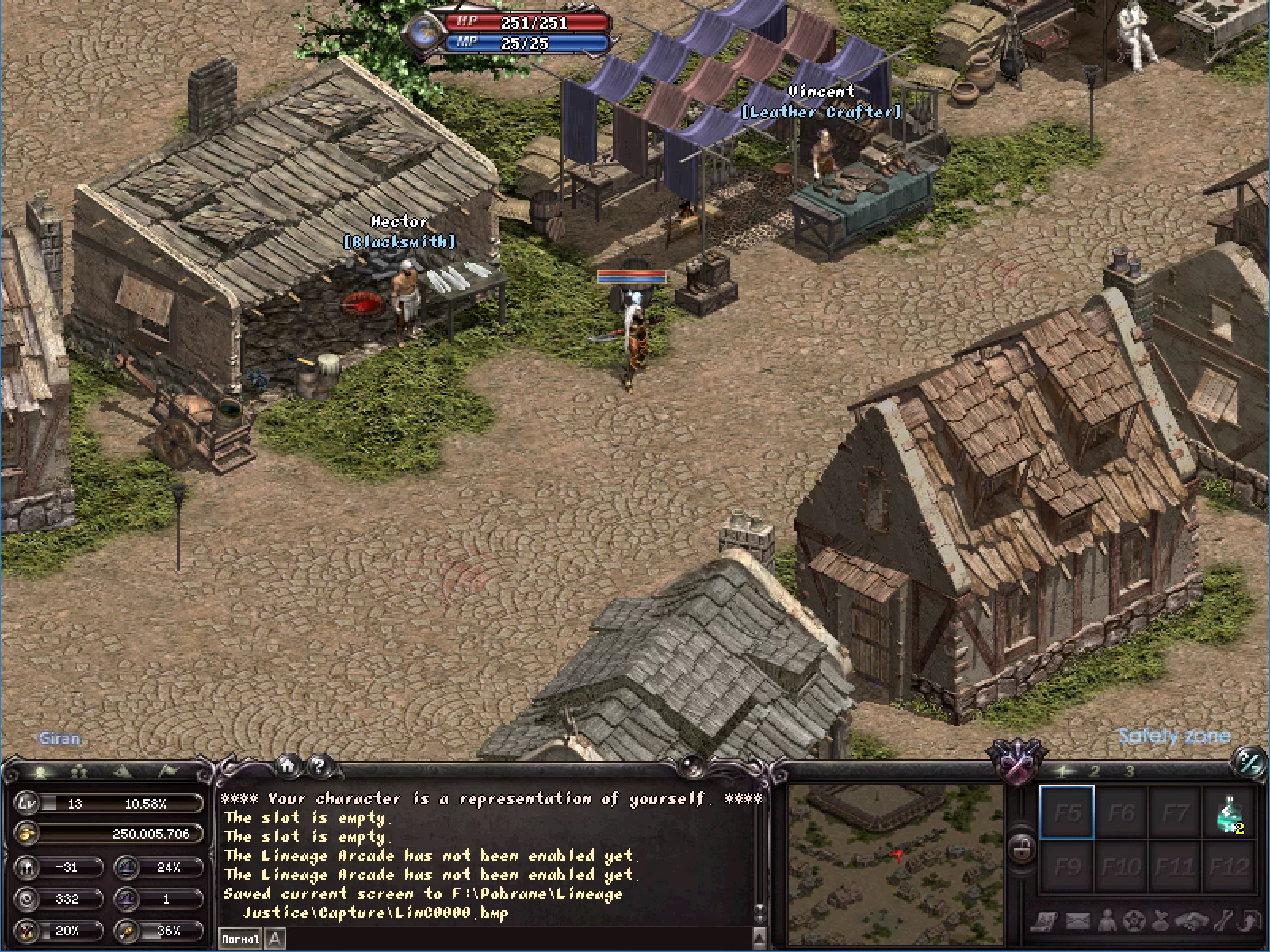Switch to hotbar page 3
The height and width of the screenshot is (952, 1270).
tap(1130, 771)
